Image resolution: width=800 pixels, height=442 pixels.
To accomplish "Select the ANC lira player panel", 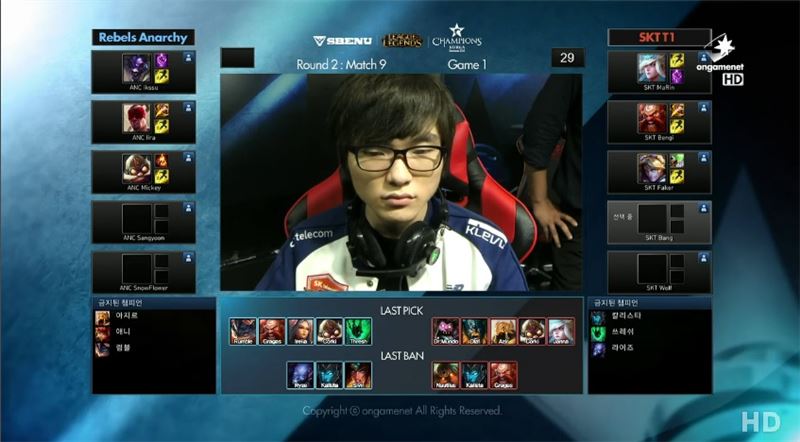I will (144, 122).
